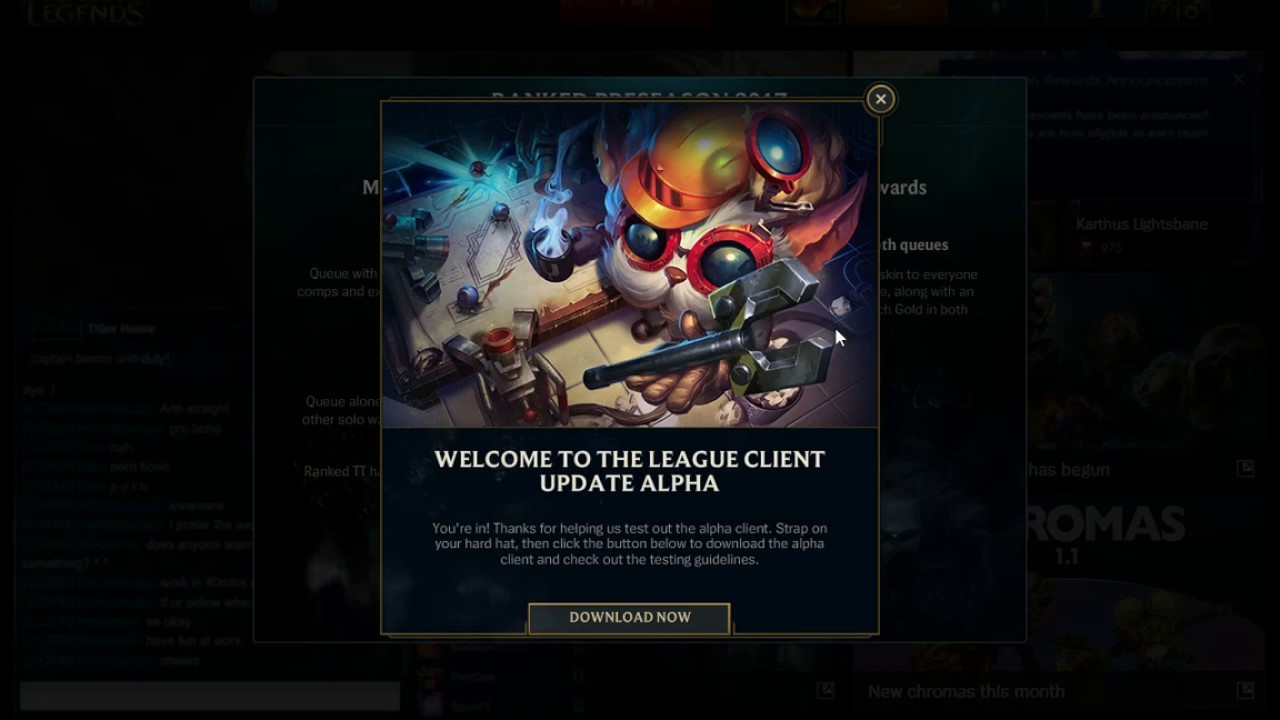Image resolution: width=1280 pixels, height=720 pixels.
Task: Dismiss the Rewards Announcement notification
Action: tap(1240, 78)
